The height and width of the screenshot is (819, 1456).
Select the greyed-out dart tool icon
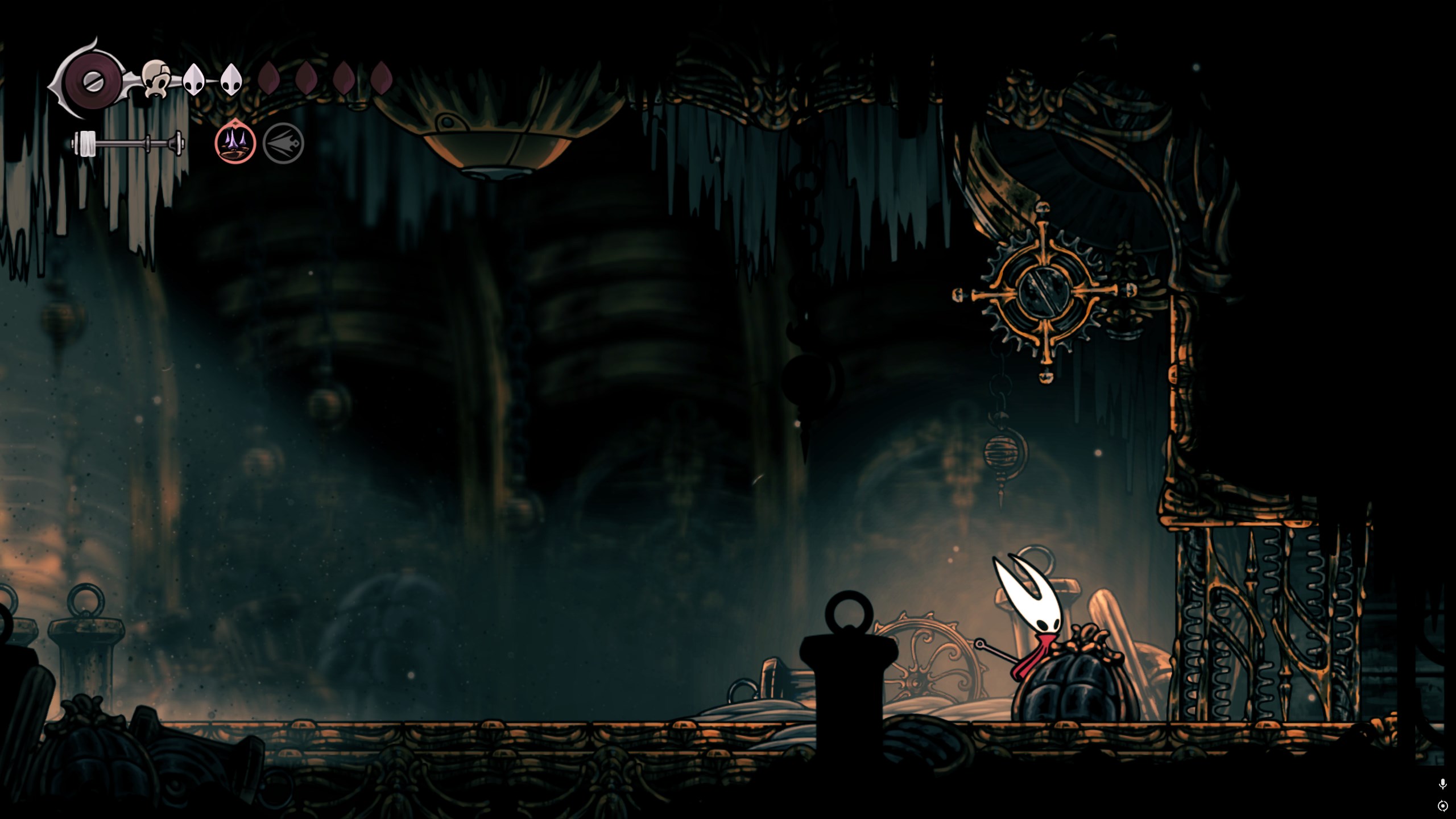tap(283, 143)
